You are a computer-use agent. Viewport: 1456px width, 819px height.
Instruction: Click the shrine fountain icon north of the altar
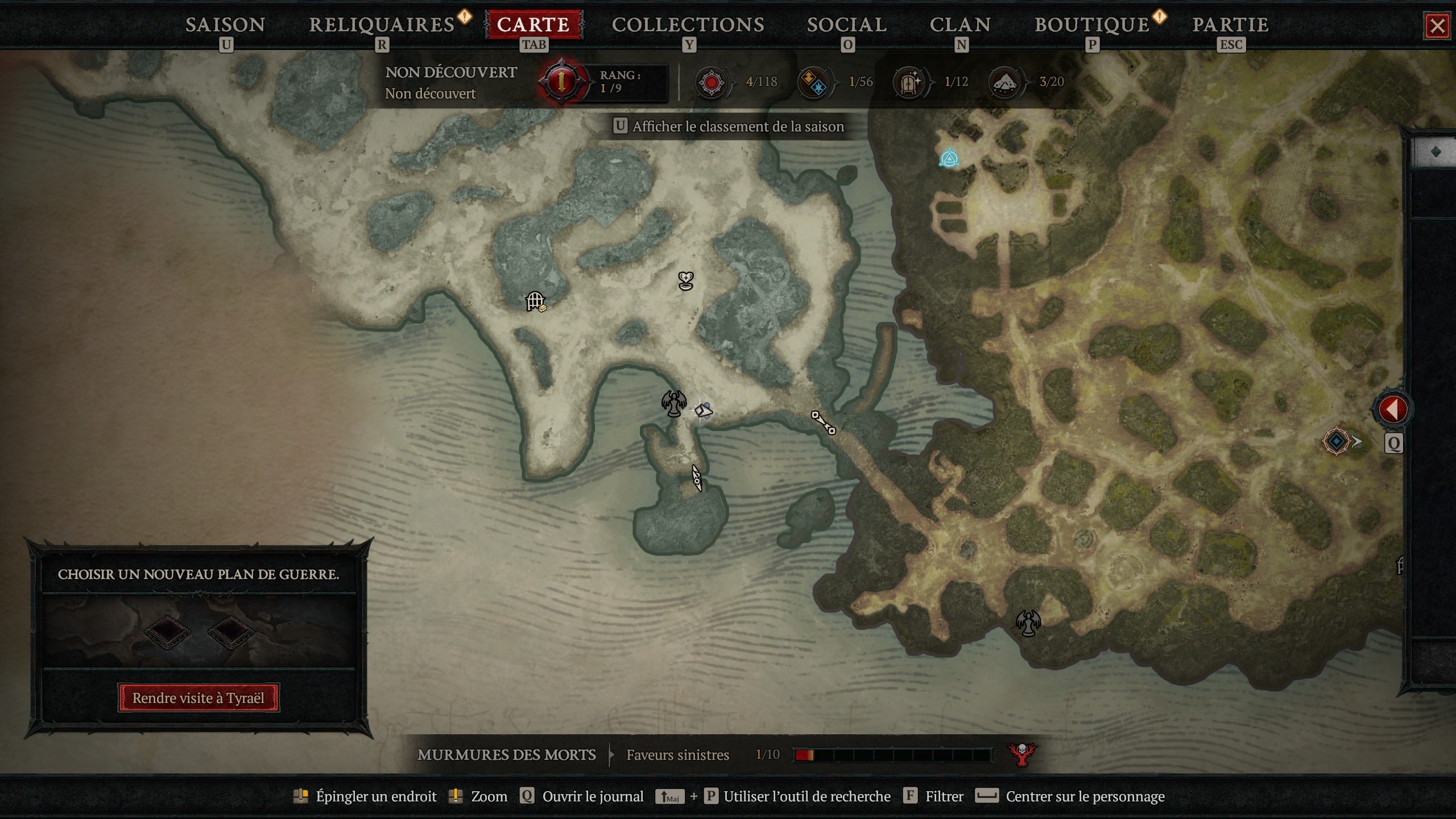686,280
